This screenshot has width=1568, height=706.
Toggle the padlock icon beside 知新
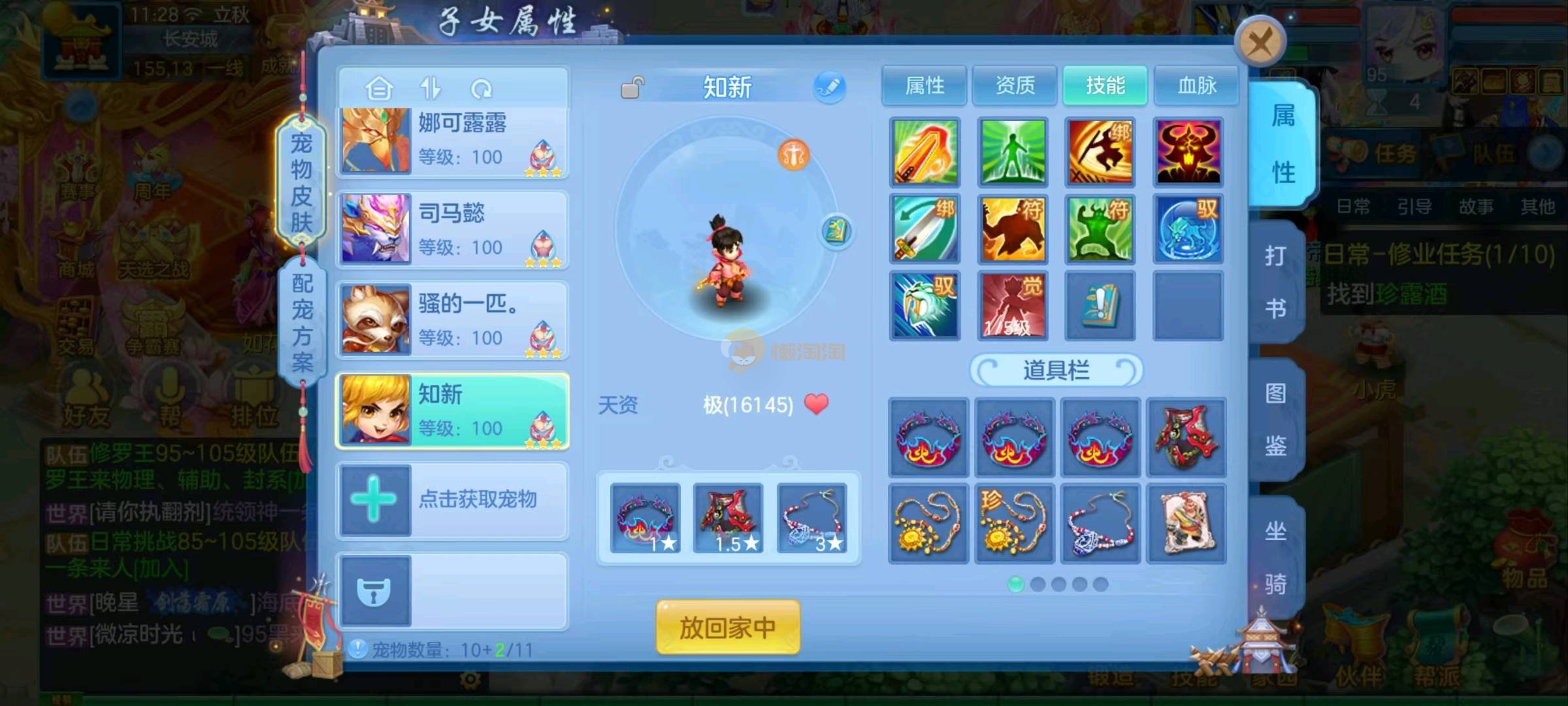pyautogui.click(x=632, y=88)
